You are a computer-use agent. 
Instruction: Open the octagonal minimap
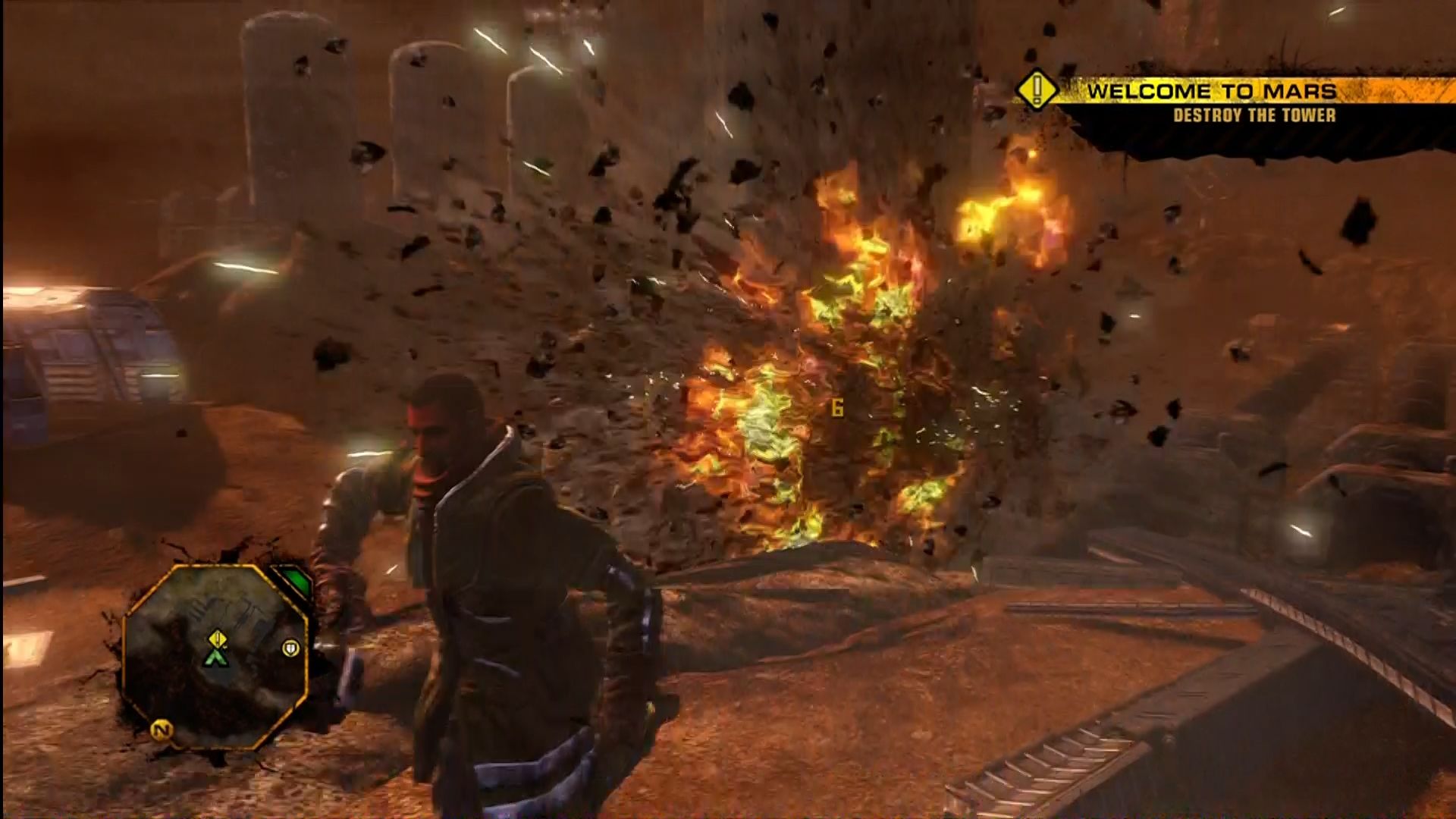pyautogui.click(x=215, y=655)
